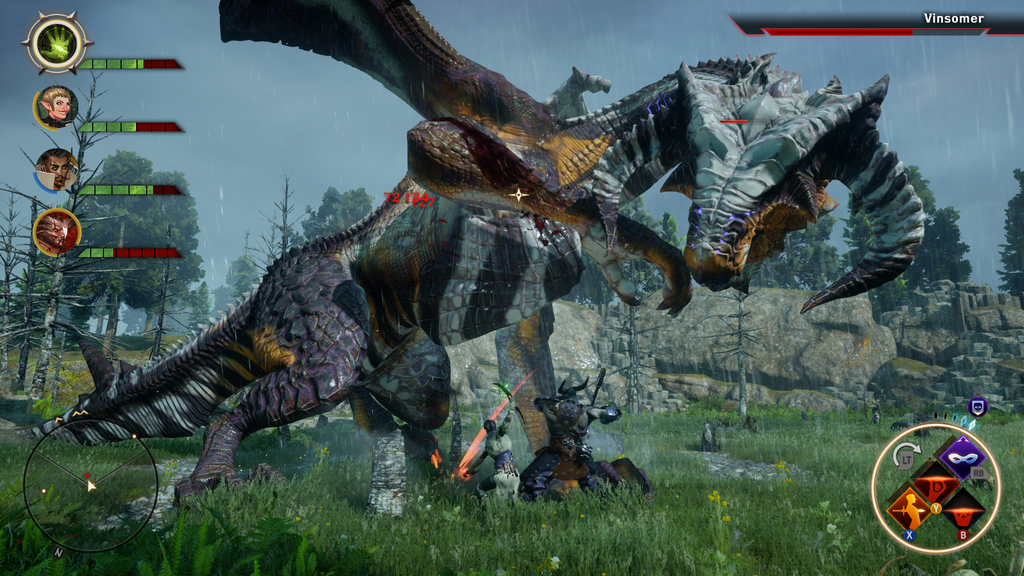Click the purple party banner icon above the wheel

pyautogui.click(x=978, y=406)
